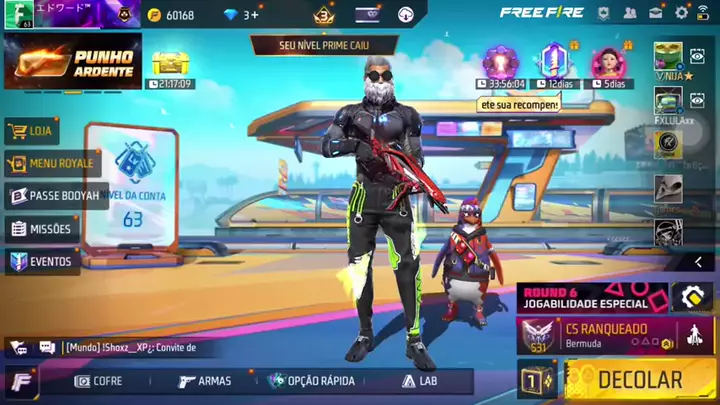Open the COFRE vault
Screen dimensions: 720x405
(99, 381)
